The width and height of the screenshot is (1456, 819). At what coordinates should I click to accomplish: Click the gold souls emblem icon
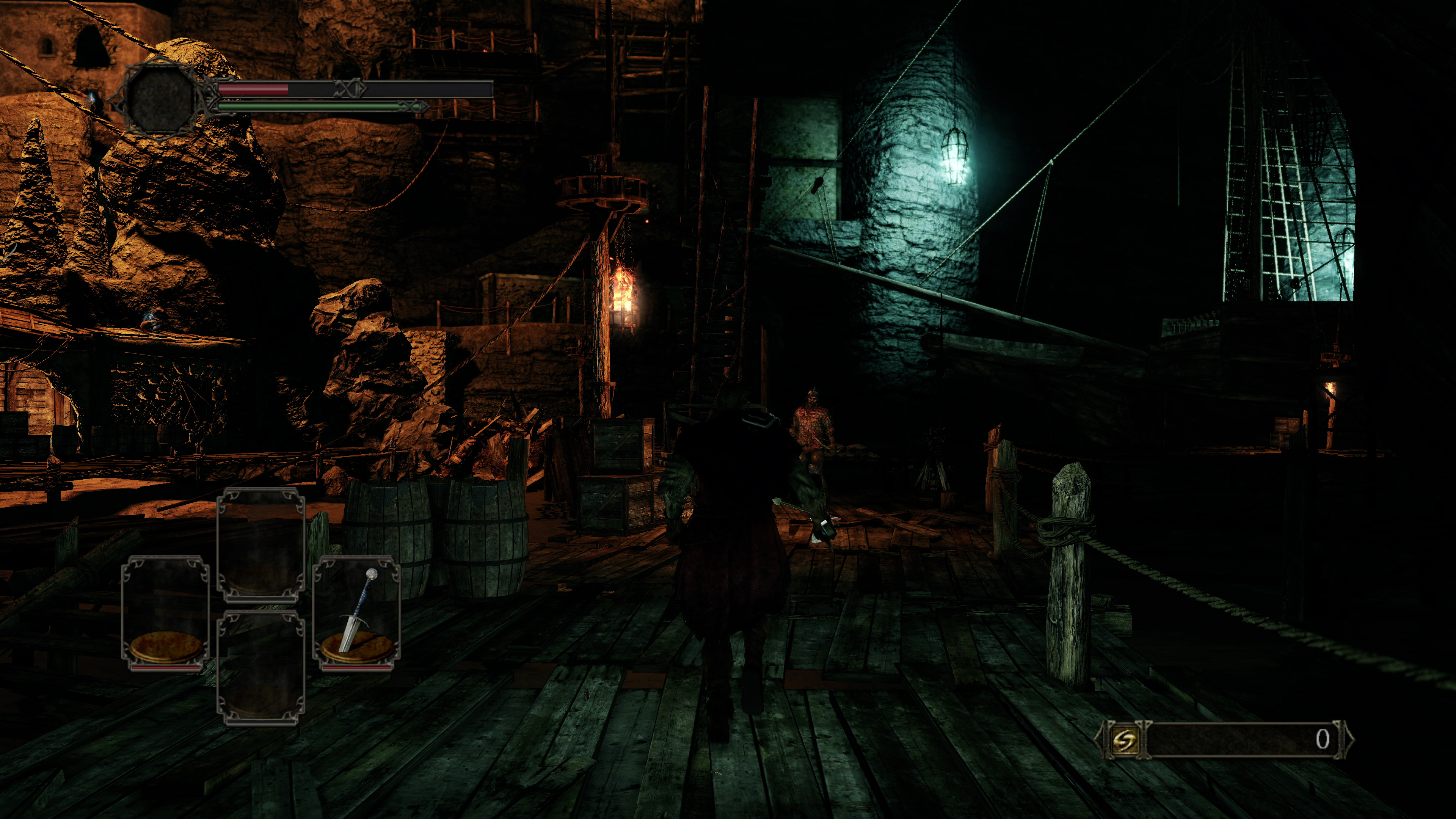pyautogui.click(x=1123, y=740)
